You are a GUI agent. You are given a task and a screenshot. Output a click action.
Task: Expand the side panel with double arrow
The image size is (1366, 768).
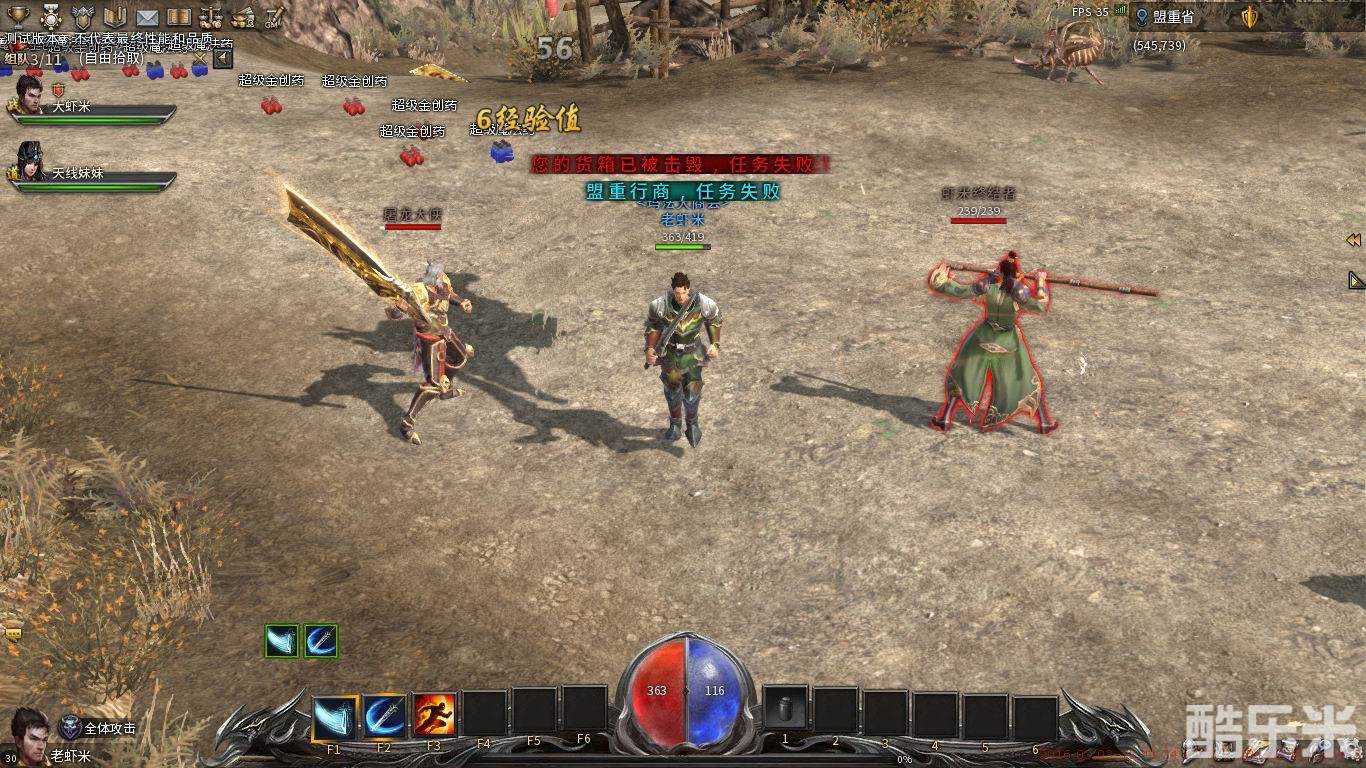click(x=1353, y=240)
